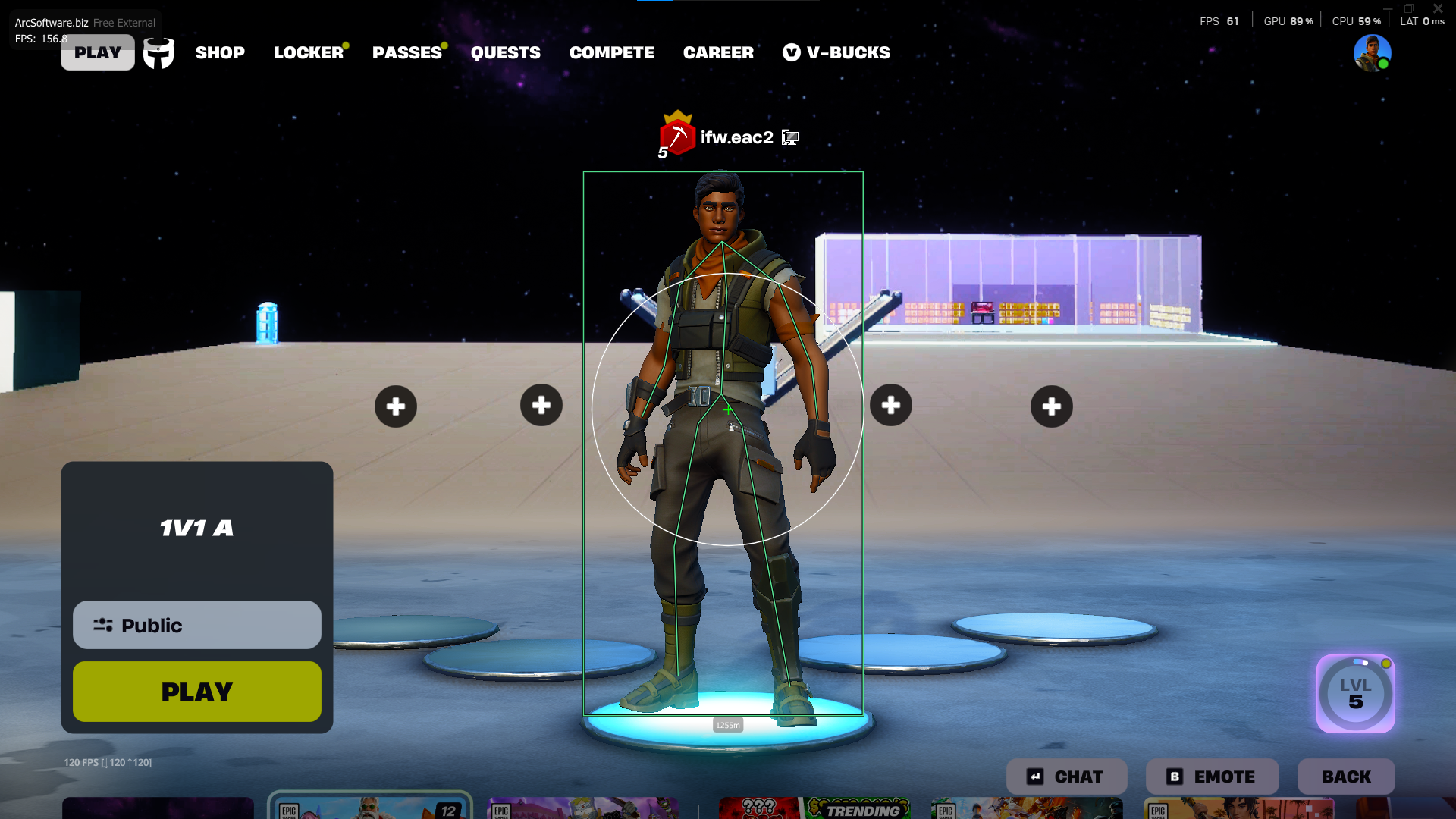Open the Locker tab
This screenshot has width=1456, height=819.
click(308, 52)
